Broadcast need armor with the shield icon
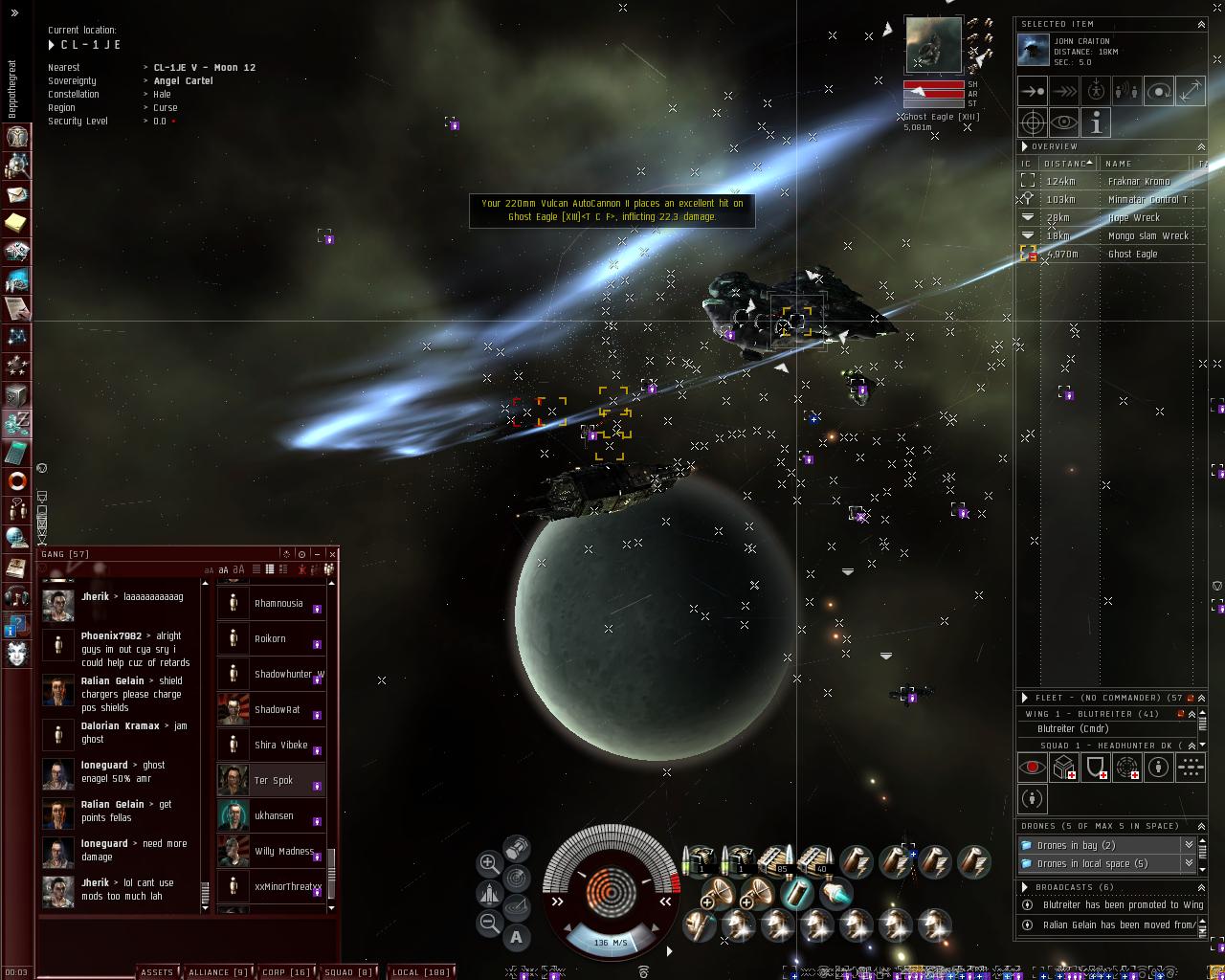This screenshot has width=1225, height=980. tap(1095, 768)
